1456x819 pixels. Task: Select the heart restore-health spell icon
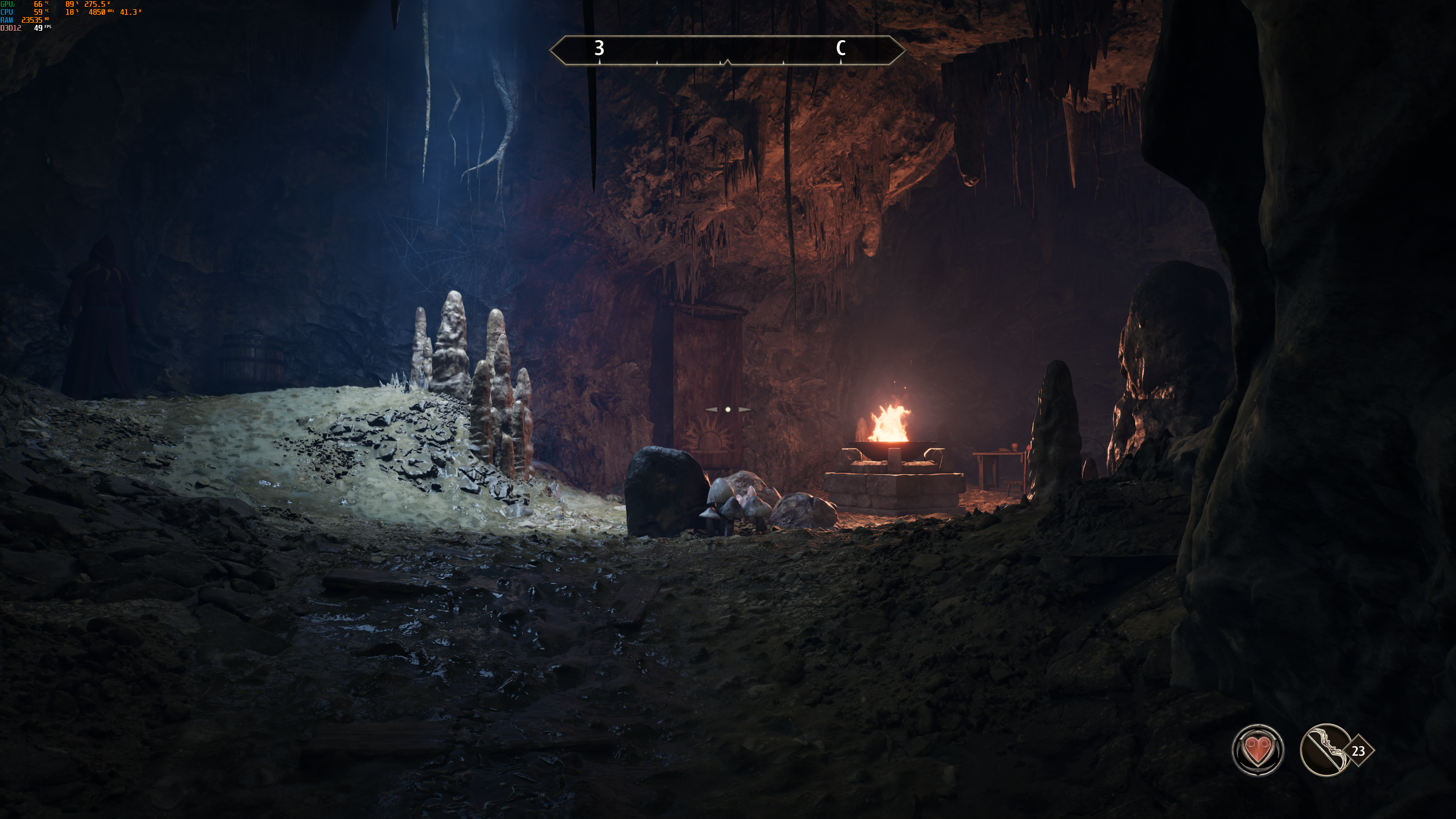[1258, 750]
